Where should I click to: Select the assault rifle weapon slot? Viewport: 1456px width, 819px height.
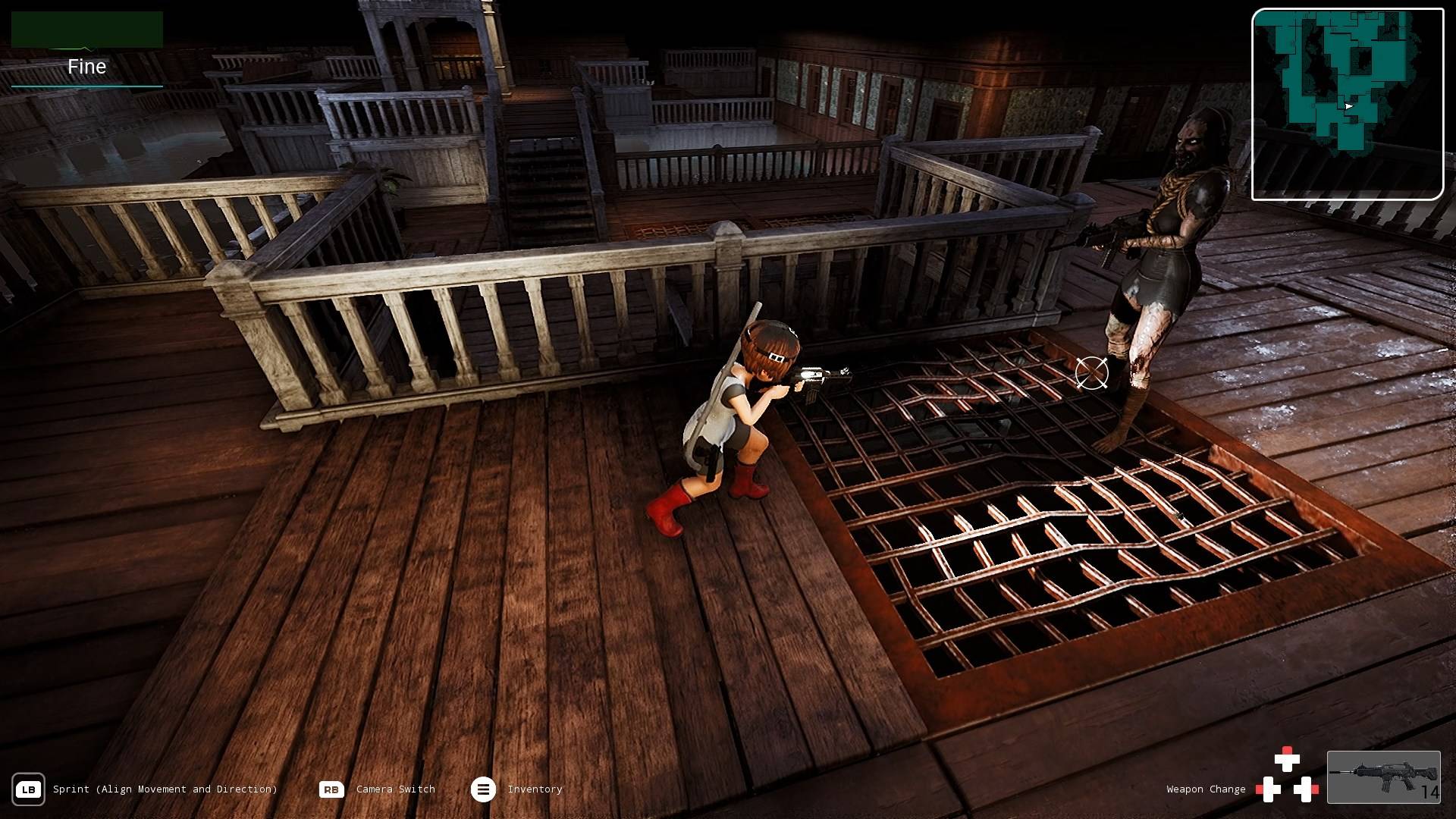click(1383, 777)
